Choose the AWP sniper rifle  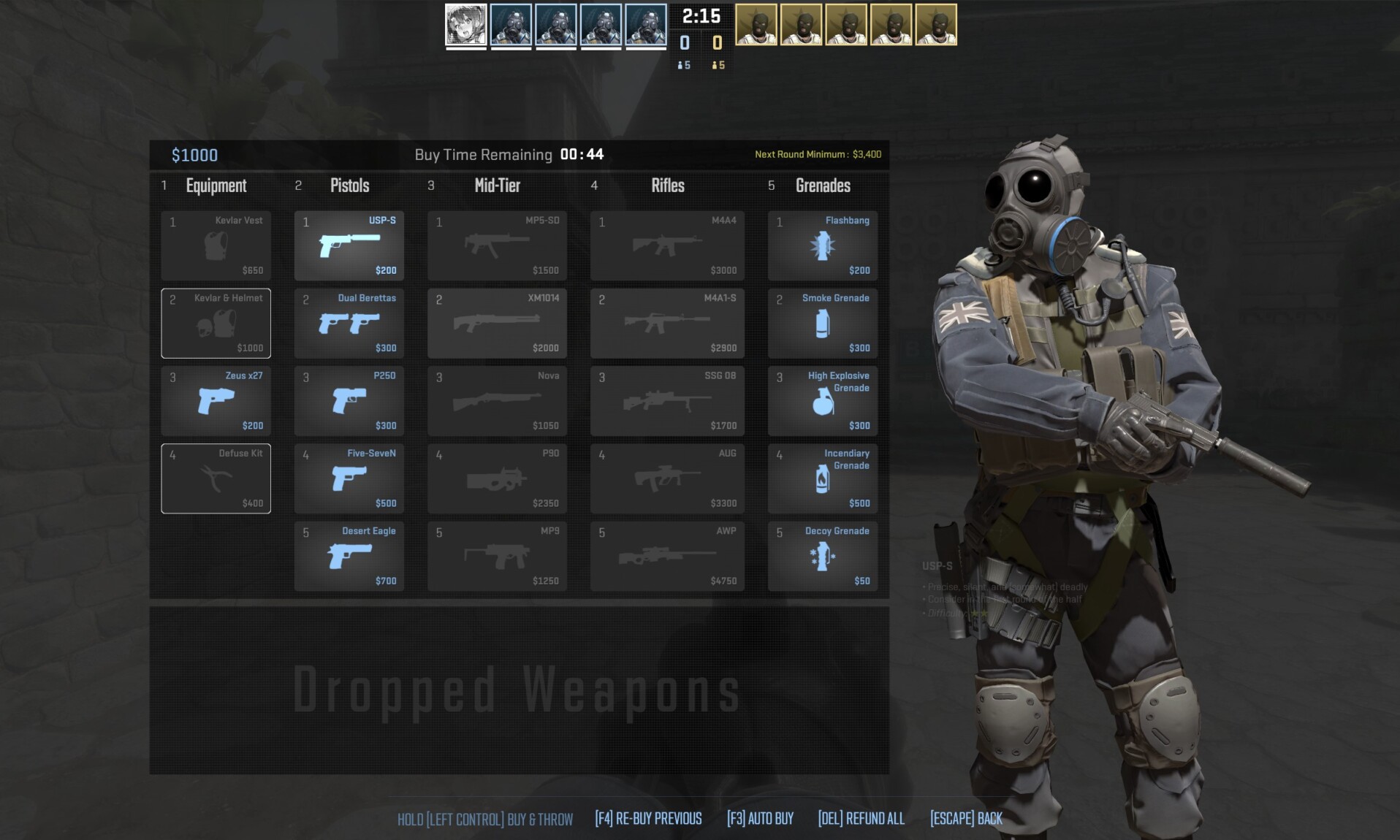point(667,556)
